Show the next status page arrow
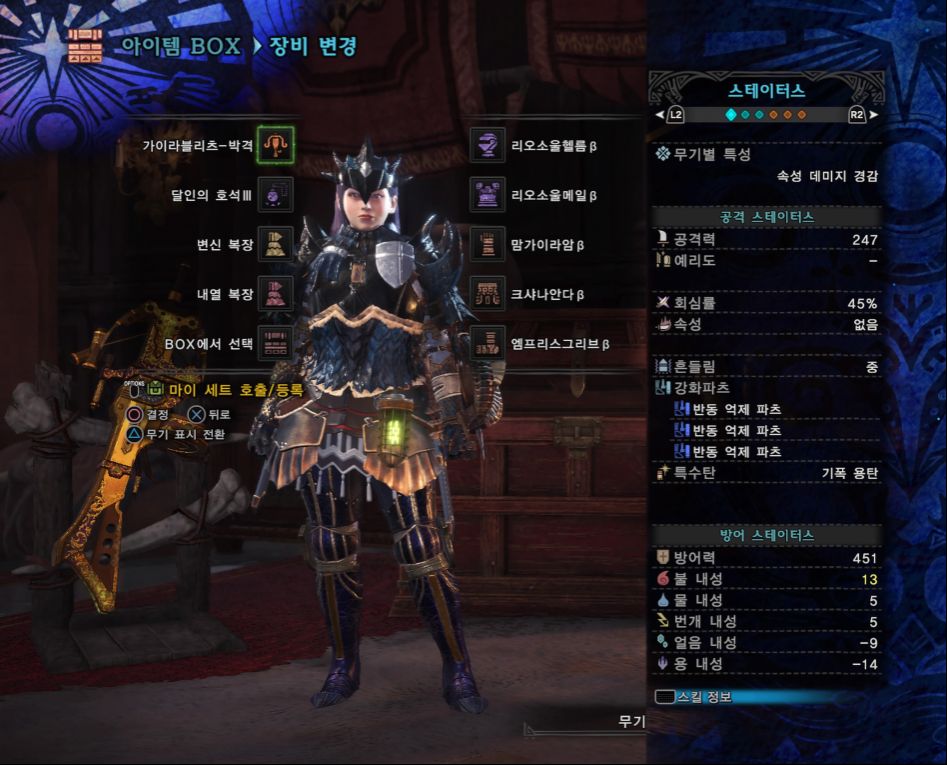The width and height of the screenshot is (947, 765). 873,115
